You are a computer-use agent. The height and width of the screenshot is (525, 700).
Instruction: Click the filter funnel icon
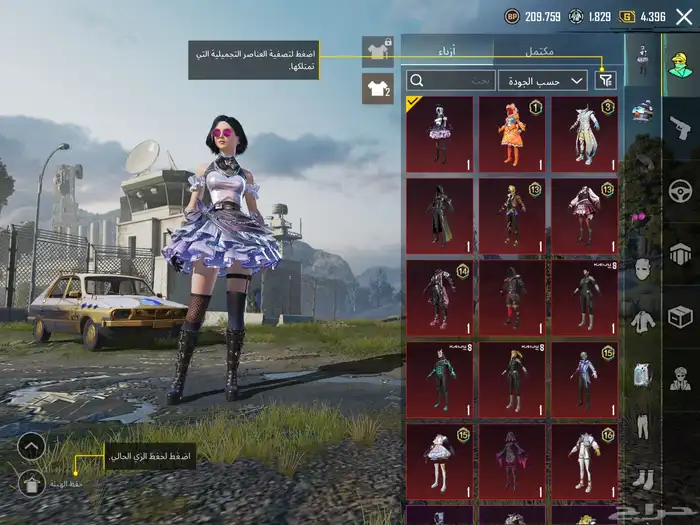pyautogui.click(x=605, y=80)
